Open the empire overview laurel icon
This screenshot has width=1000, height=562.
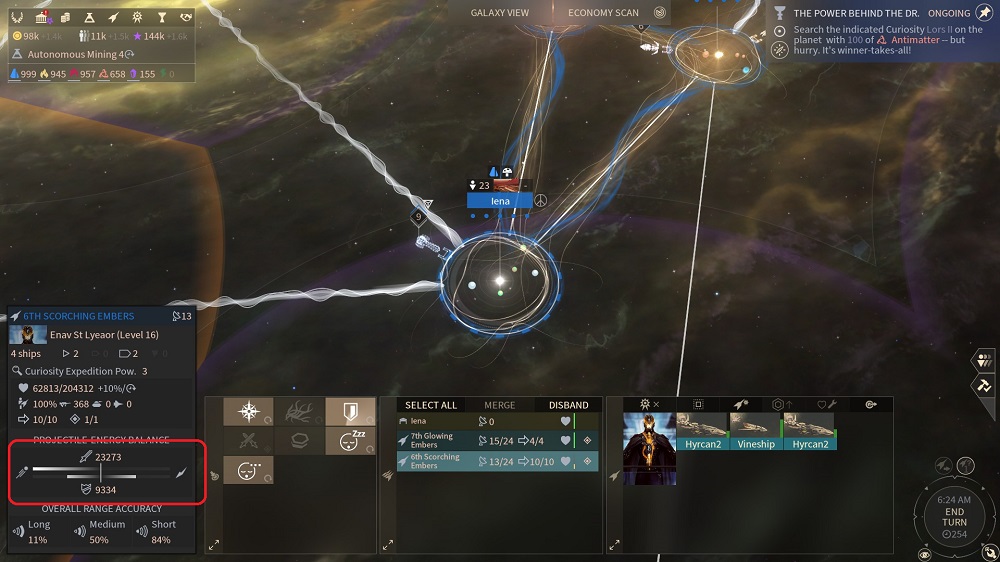(19, 17)
